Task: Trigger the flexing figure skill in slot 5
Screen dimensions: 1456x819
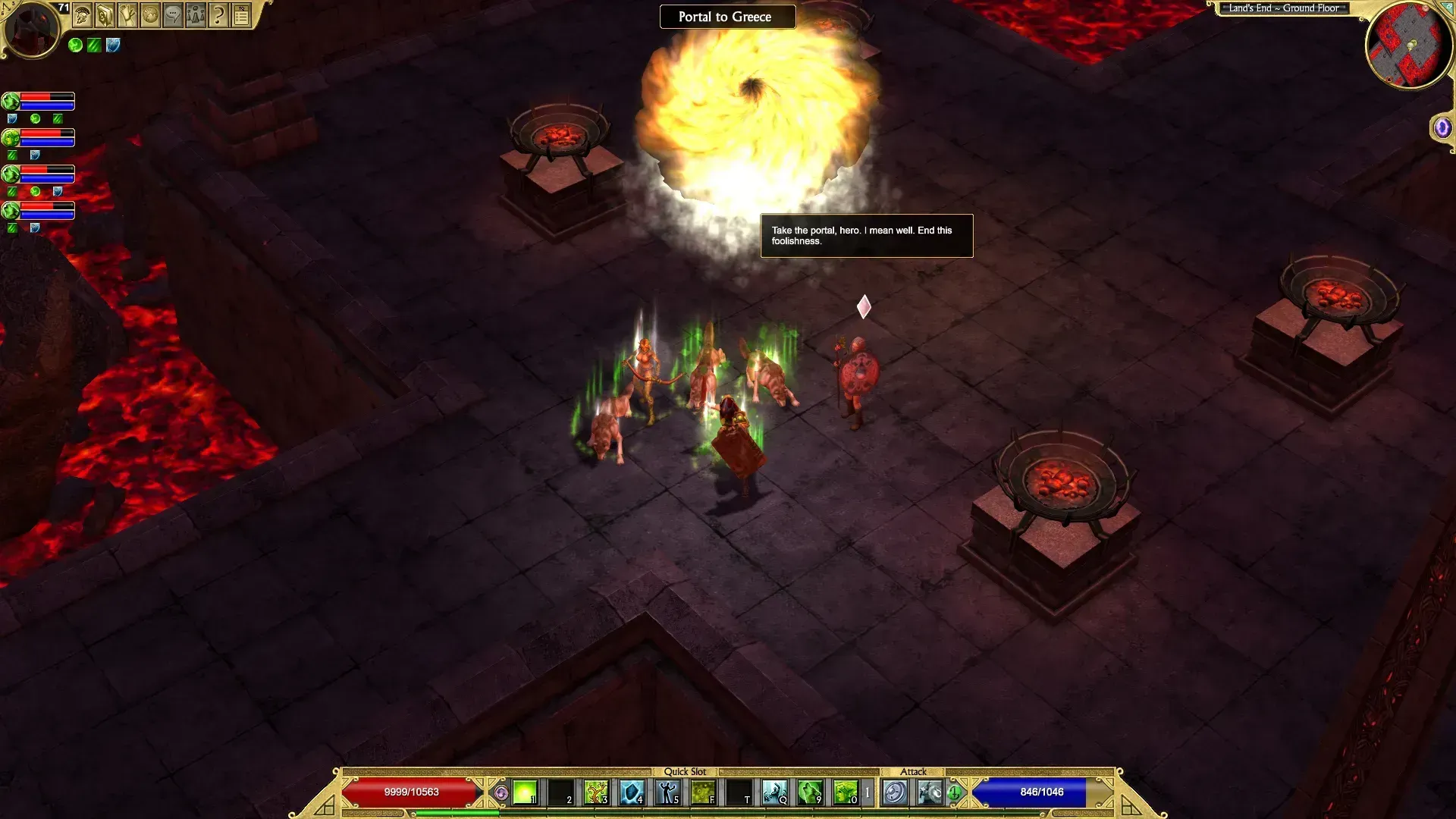Action: [x=667, y=792]
